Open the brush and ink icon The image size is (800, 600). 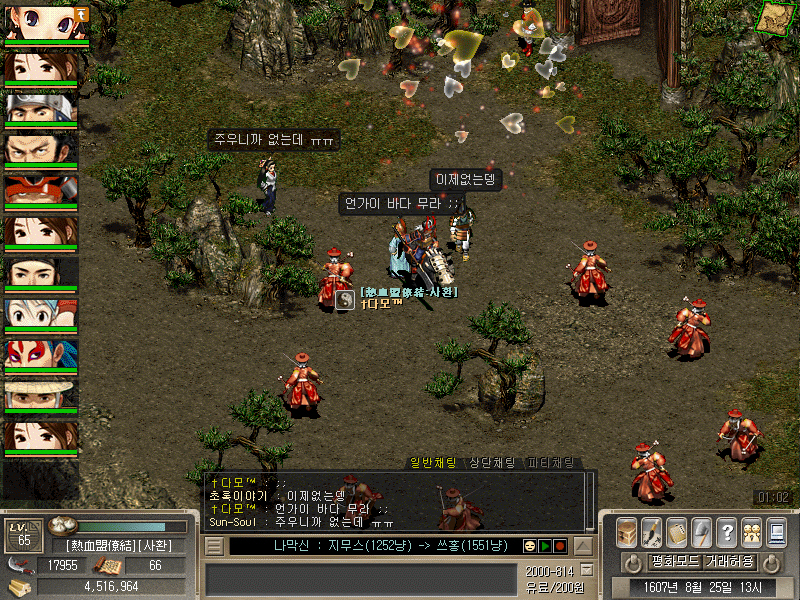[x=651, y=530]
